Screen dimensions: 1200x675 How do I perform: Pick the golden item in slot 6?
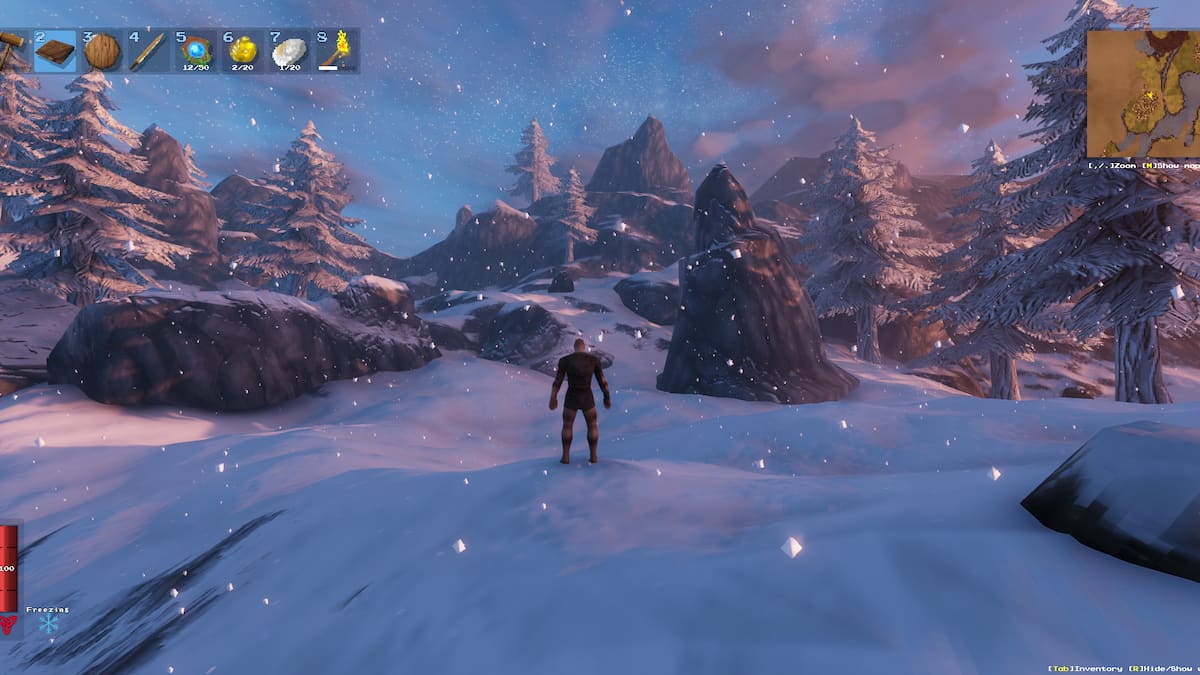pos(242,51)
